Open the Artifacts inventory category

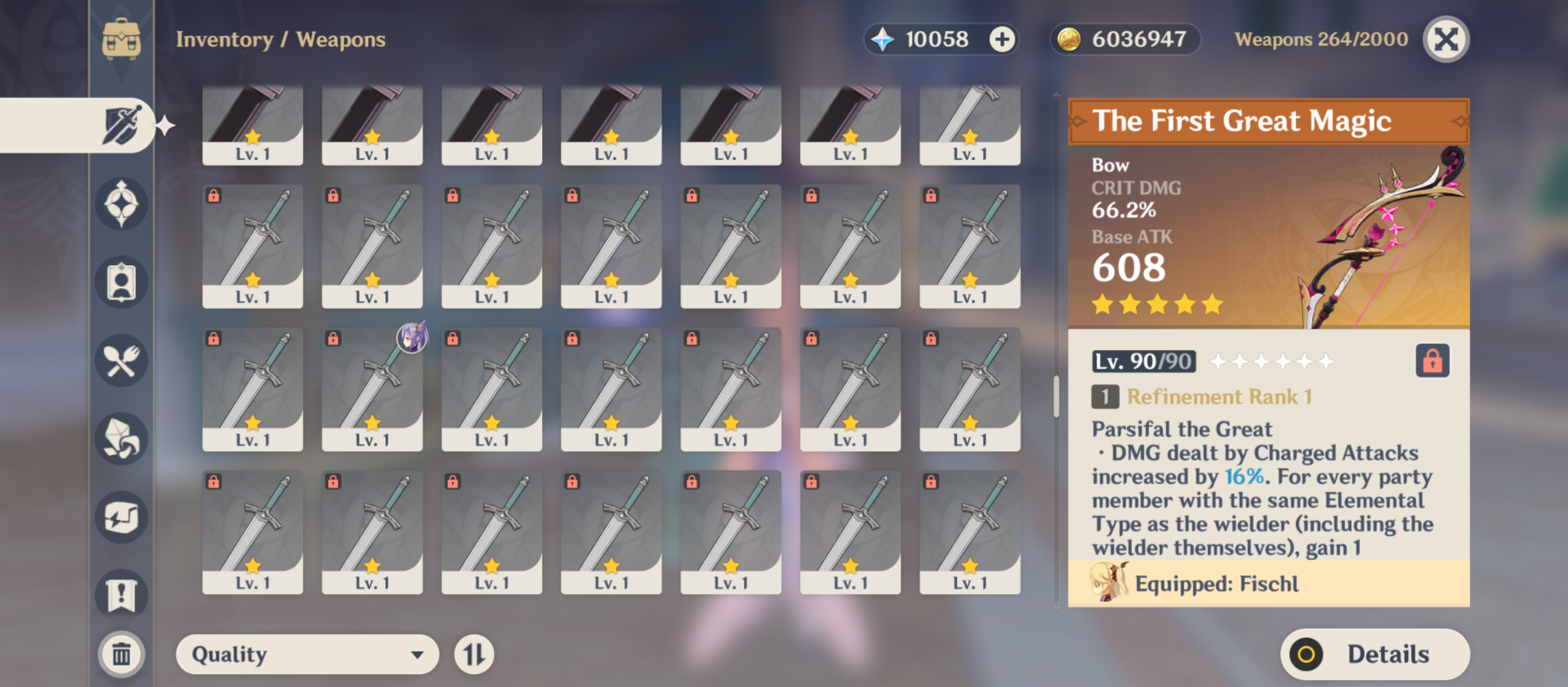tap(122, 202)
